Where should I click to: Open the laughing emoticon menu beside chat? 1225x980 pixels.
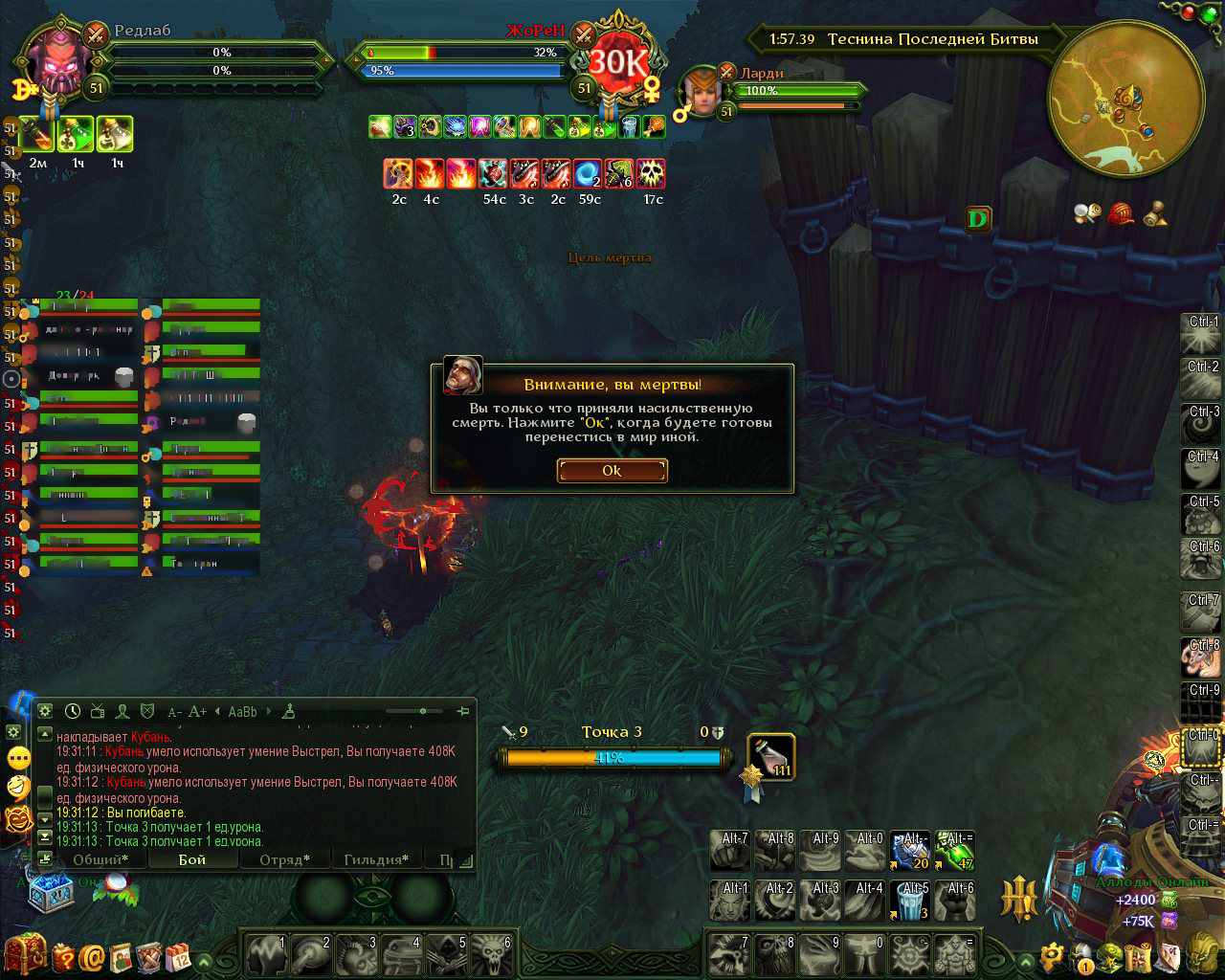click(x=18, y=788)
